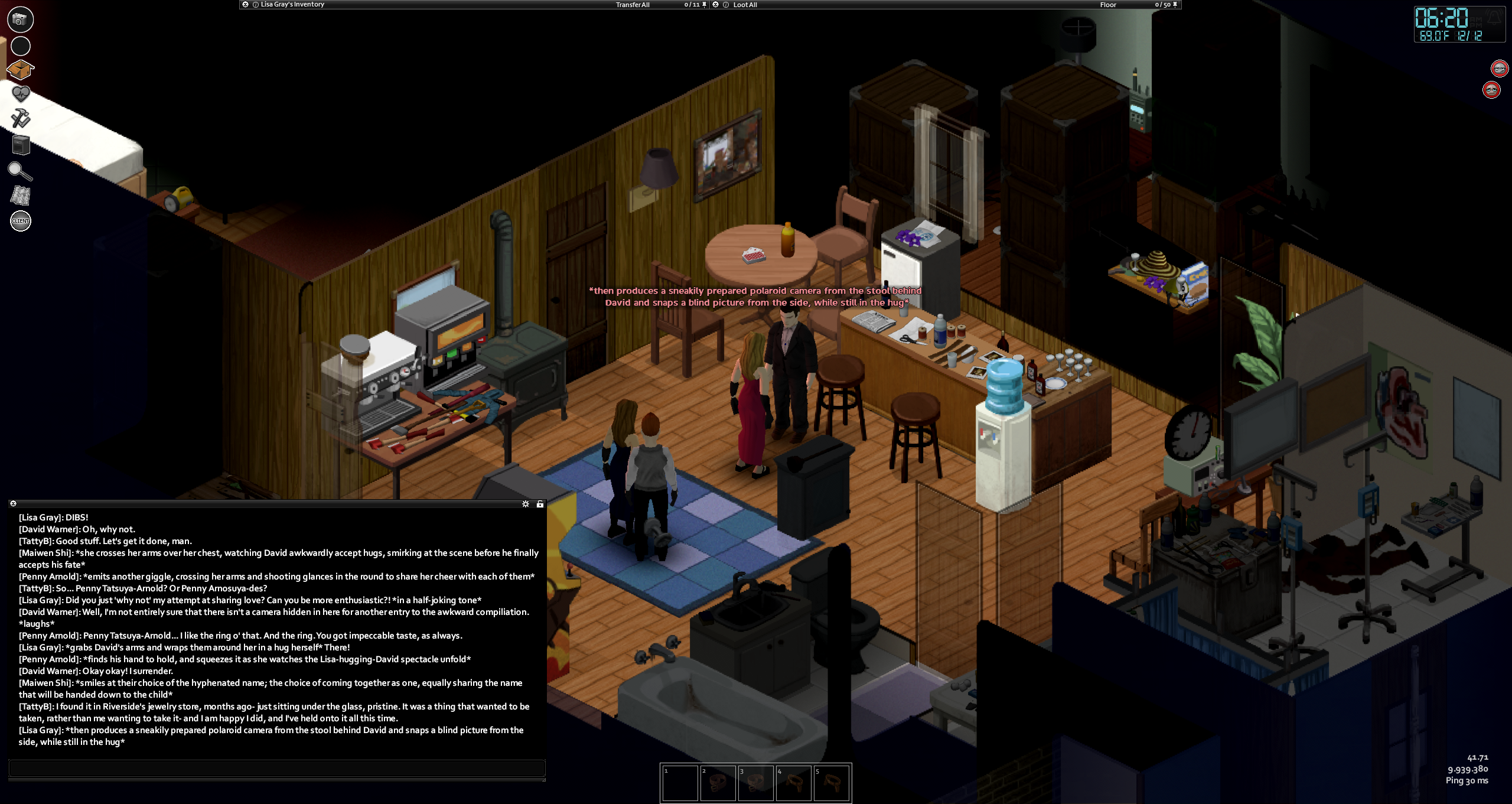The height and width of the screenshot is (804, 1512).
Task: Select hotbar slot 2 with the belt
Action: point(718,783)
